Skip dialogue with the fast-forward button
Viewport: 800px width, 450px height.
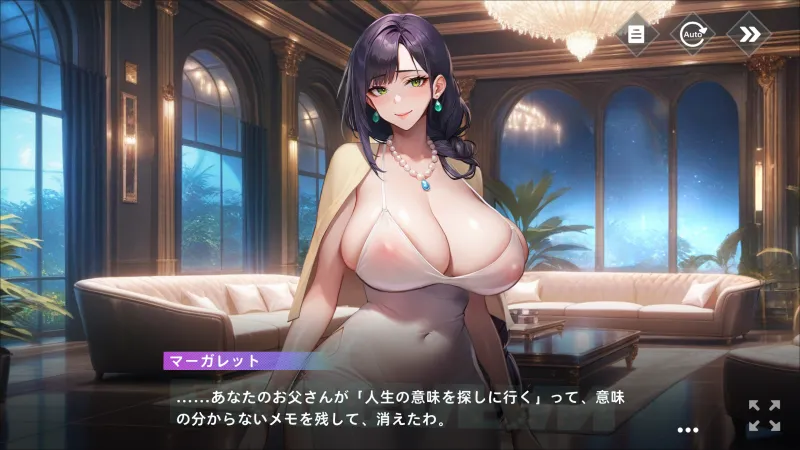click(x=749, y=33)
